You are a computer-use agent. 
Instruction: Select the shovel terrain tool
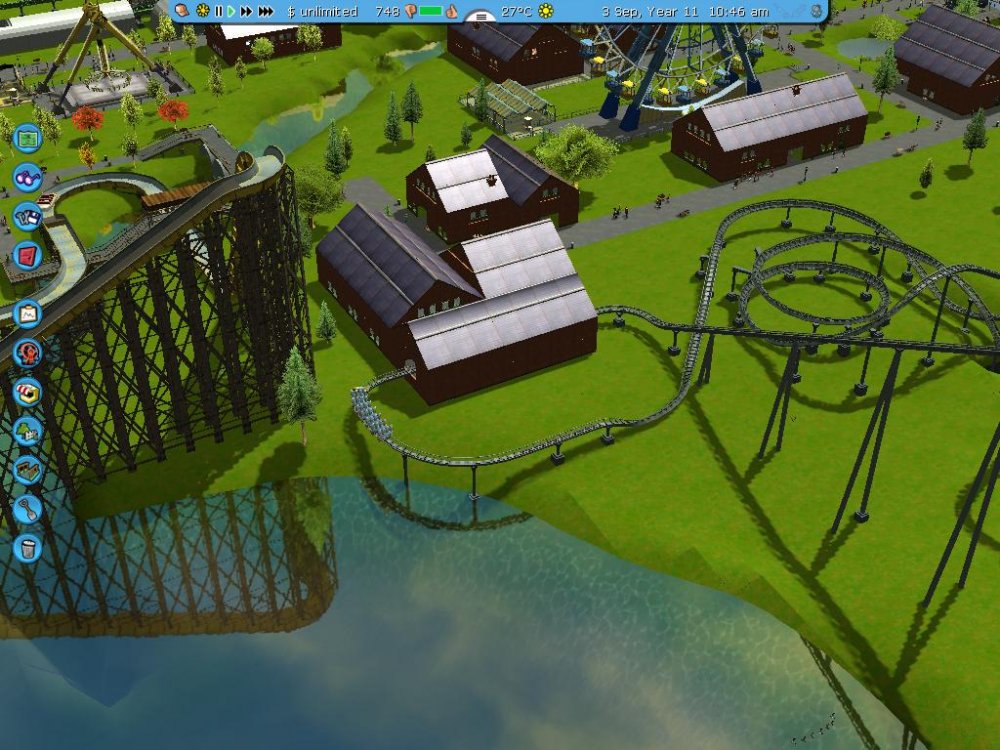(x=27, y=509)
